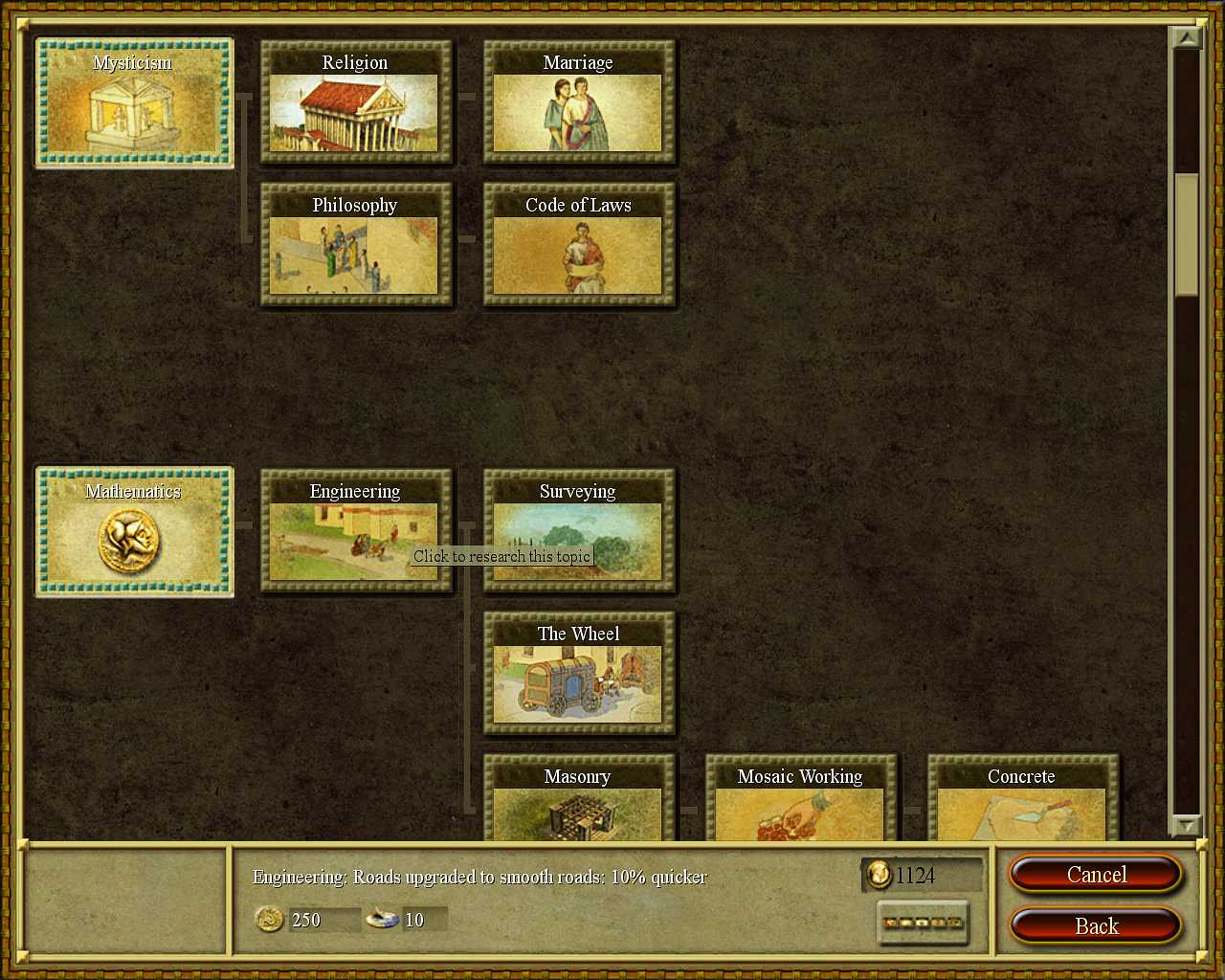
Task: Go Back from the research screen
Action: [x=1096, y=926]
